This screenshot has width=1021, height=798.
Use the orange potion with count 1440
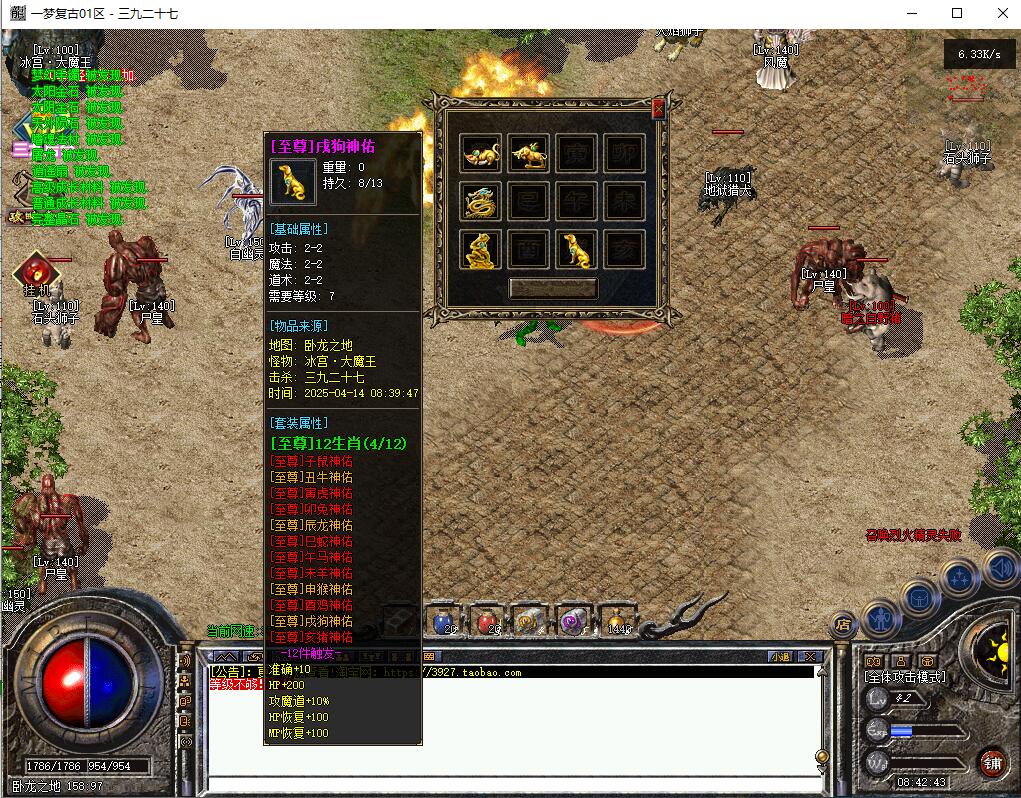[617, 622]
